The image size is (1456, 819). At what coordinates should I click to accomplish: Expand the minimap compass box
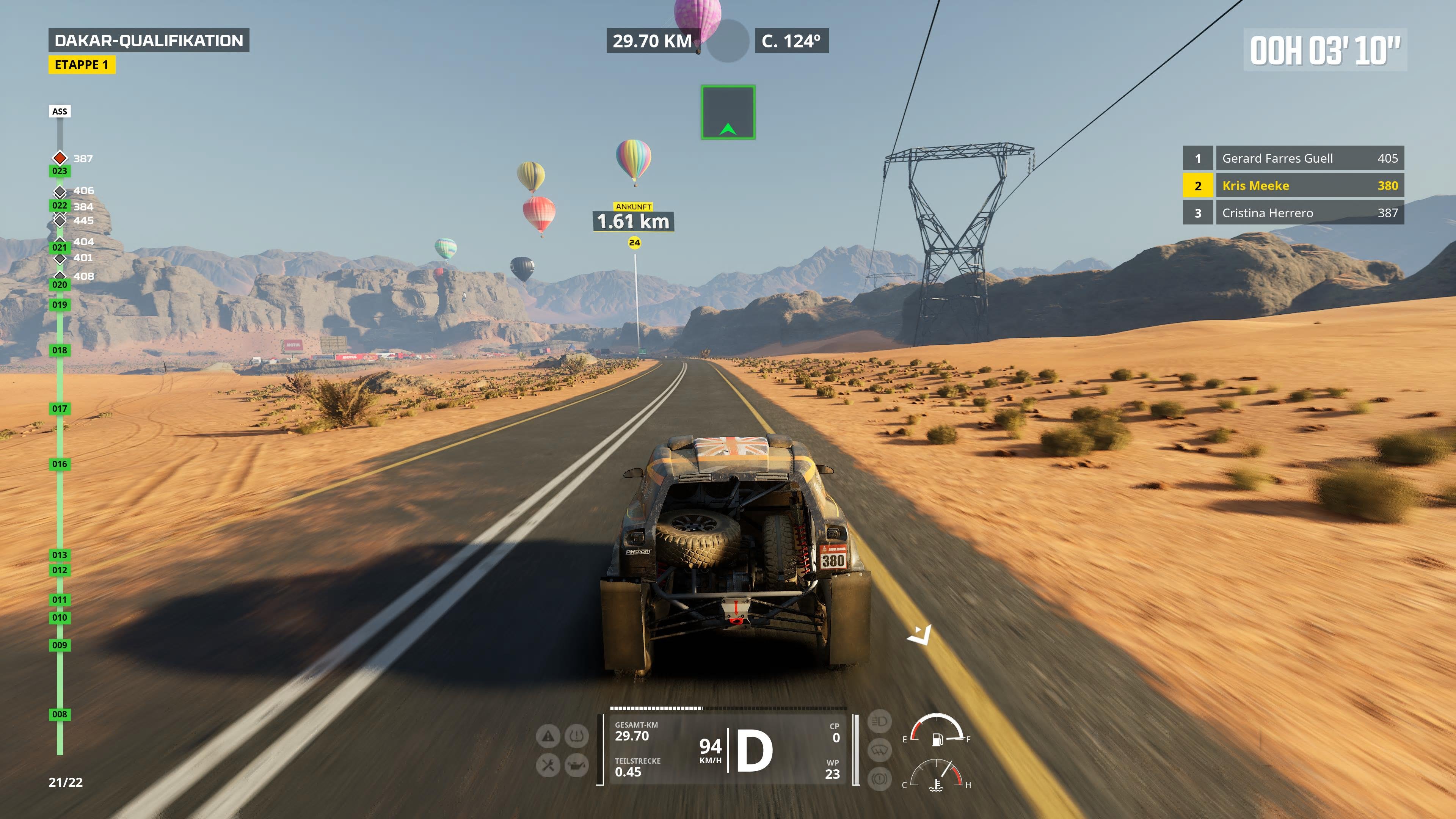click(729, 111)
